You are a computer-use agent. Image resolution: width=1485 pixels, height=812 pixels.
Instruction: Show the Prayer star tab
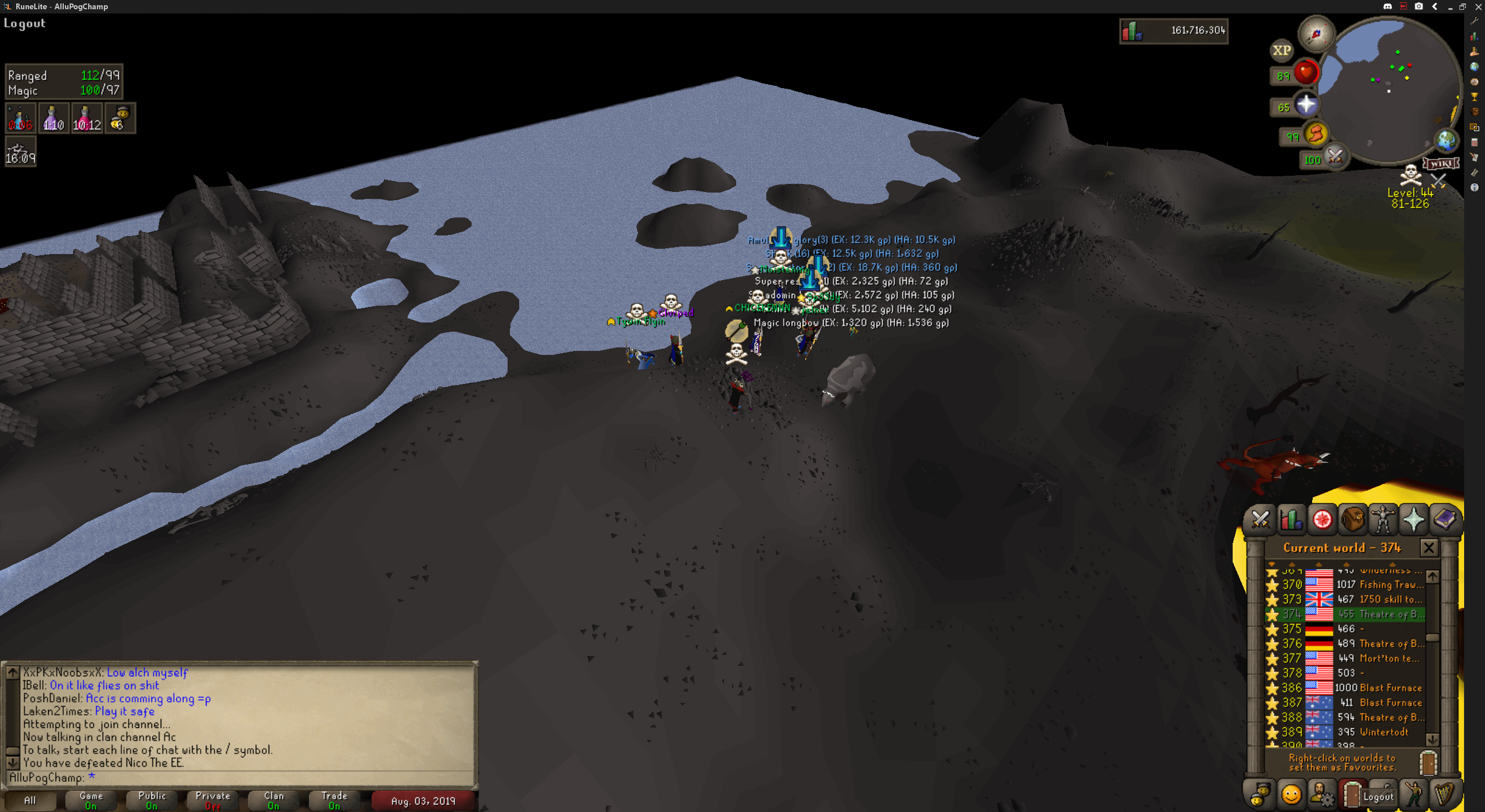(x=1414, y=519)
